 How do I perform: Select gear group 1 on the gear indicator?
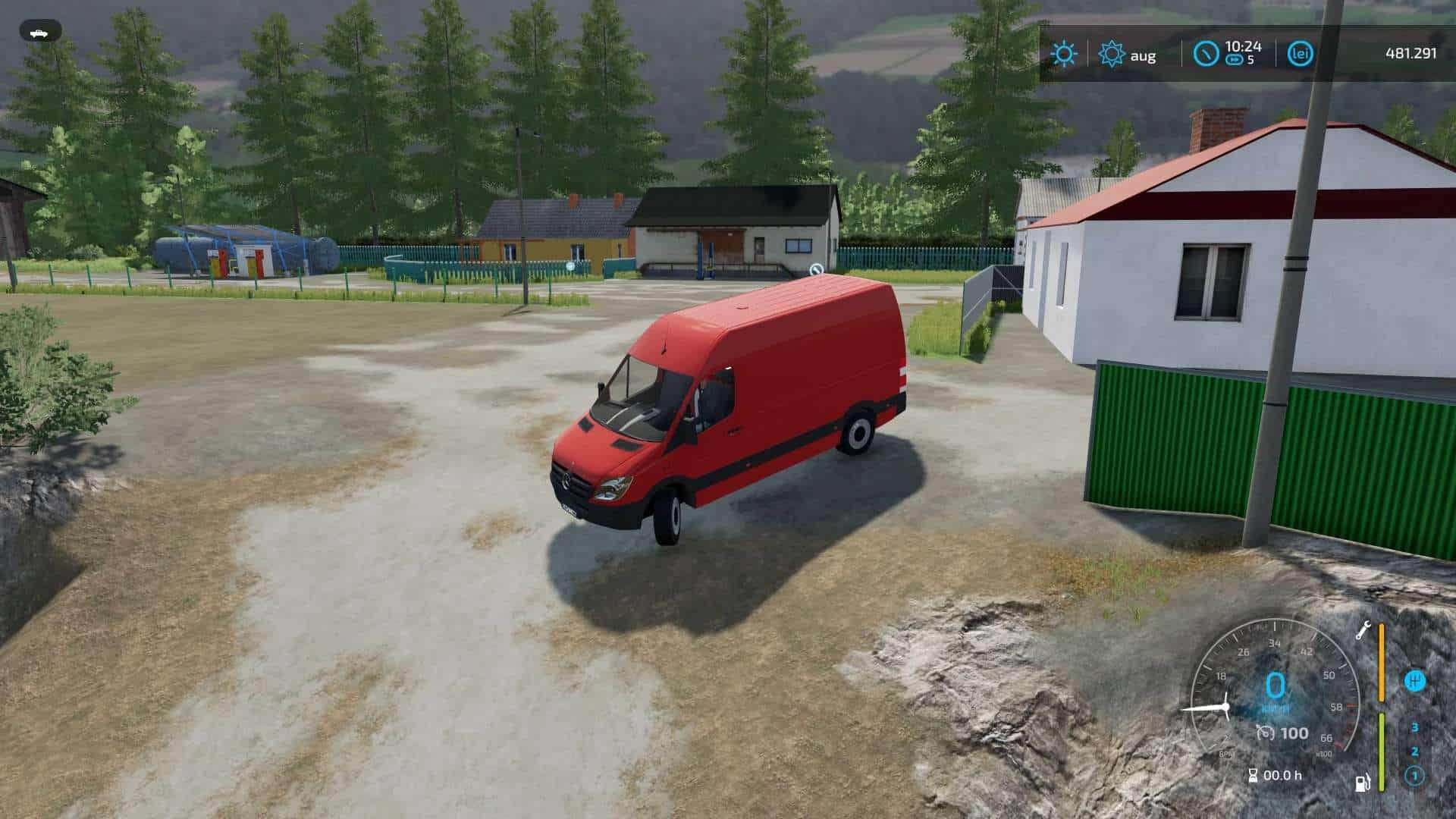click(1415, 774)
